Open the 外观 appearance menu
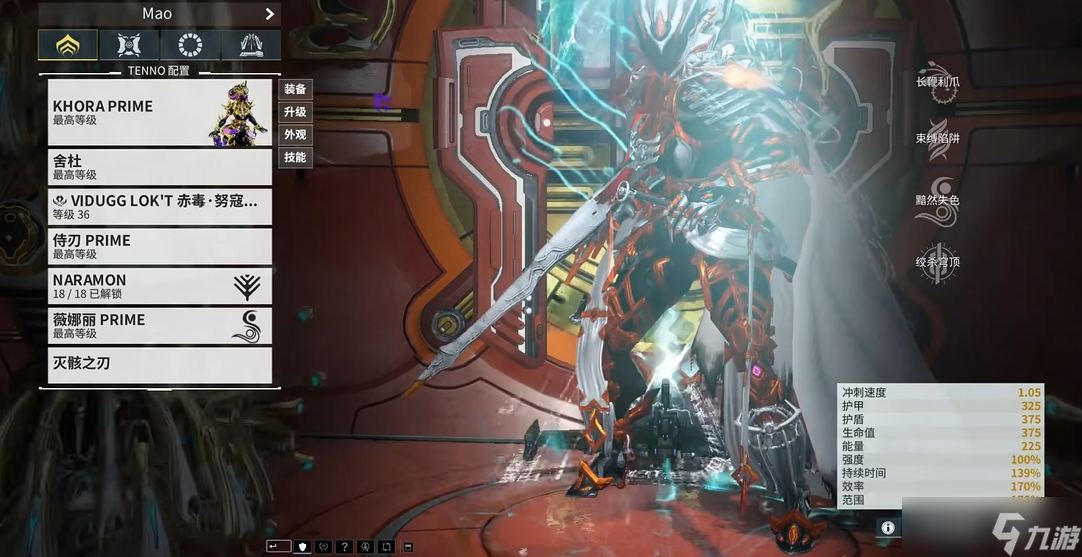Image resolution: width=1082 pixels, height=557 pixels. (295, 135)
